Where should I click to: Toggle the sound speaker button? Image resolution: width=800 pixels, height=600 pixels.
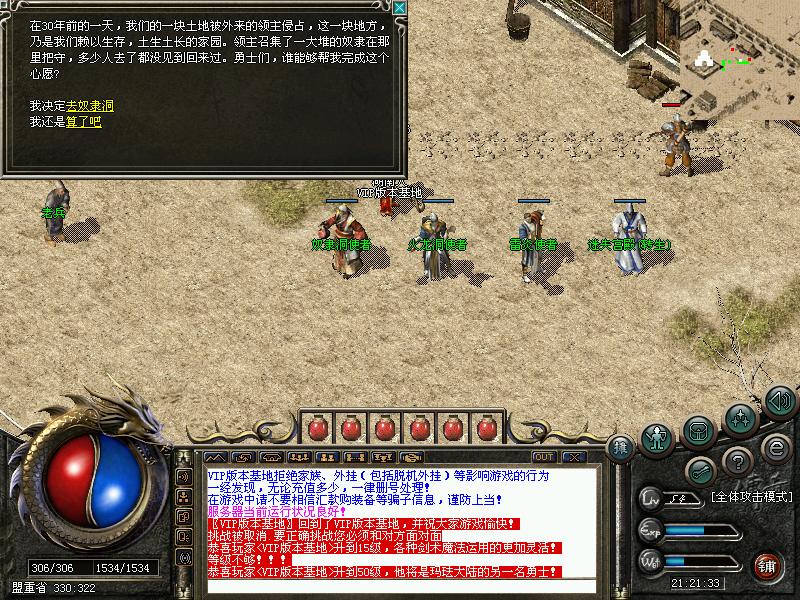tap(779, 401)
